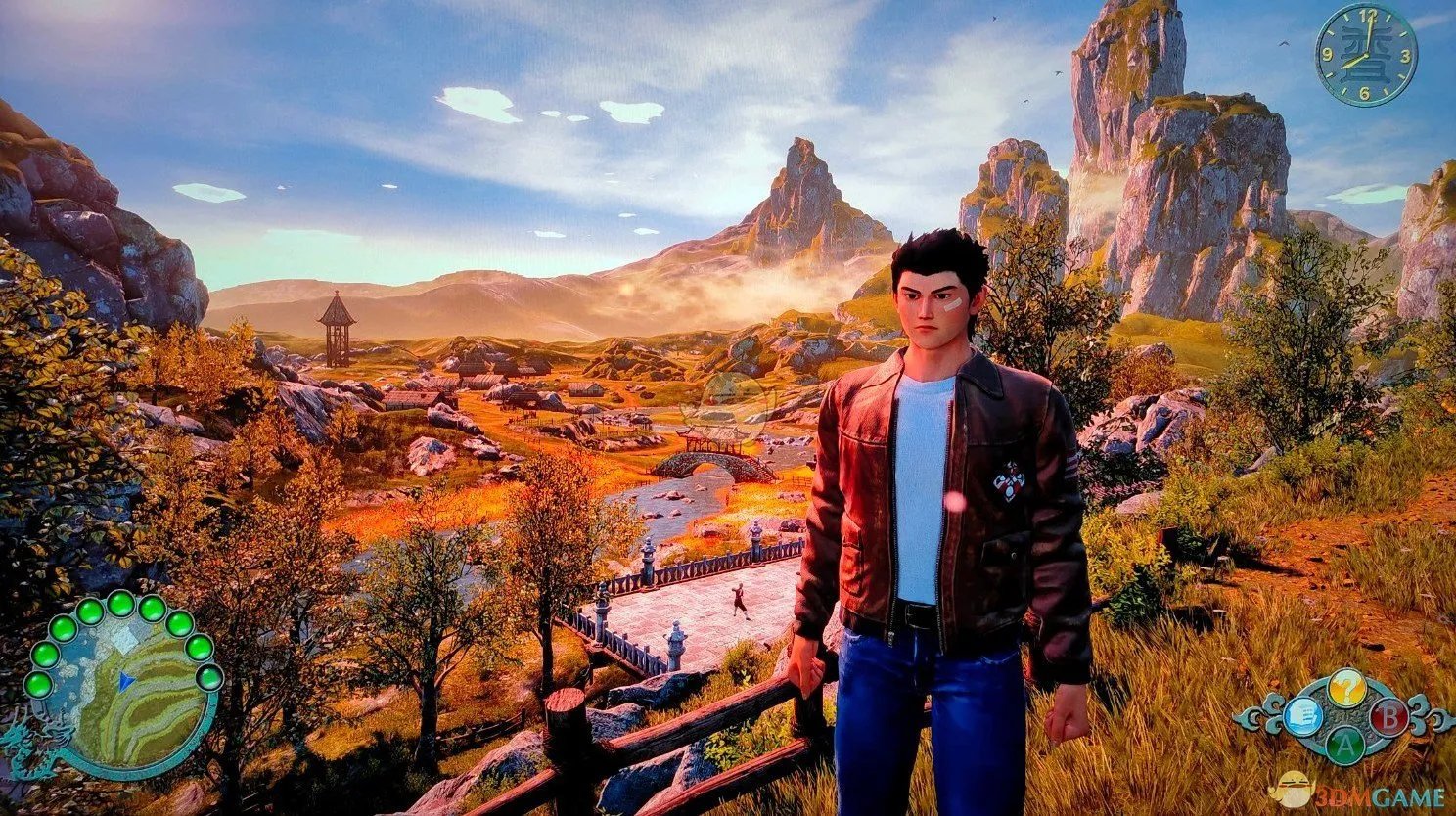This screenshot has width=1456, height=816.
Task: Click the yellow question mark icon
Action: [x=1346, y=688]
